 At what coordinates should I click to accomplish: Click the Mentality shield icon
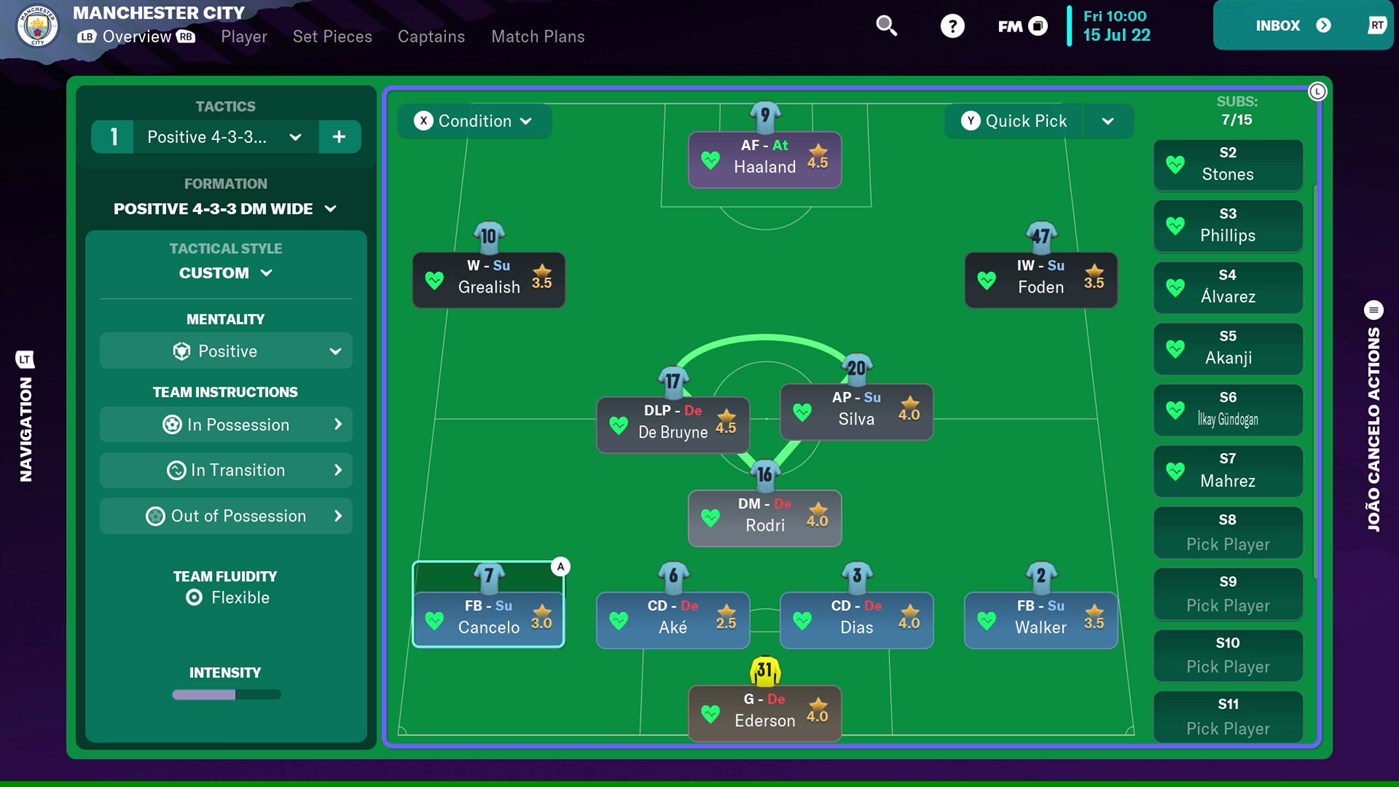(181, 351)
